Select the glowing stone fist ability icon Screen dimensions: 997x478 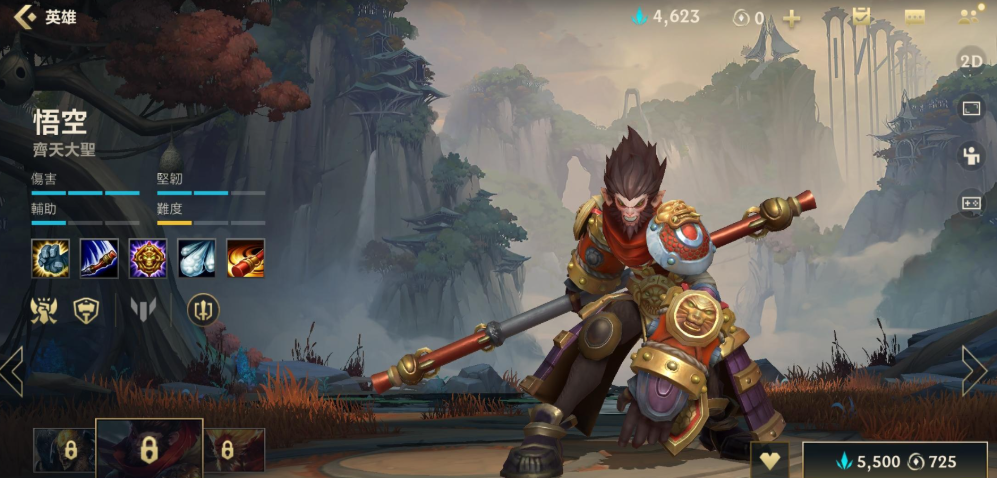(x=49, y=258)
